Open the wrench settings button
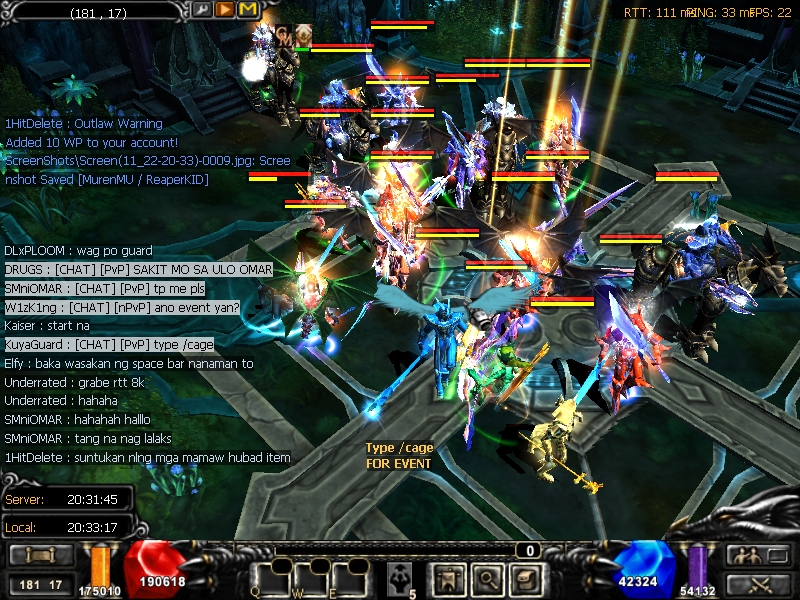800x600 pixels. [x=203, y=10]
